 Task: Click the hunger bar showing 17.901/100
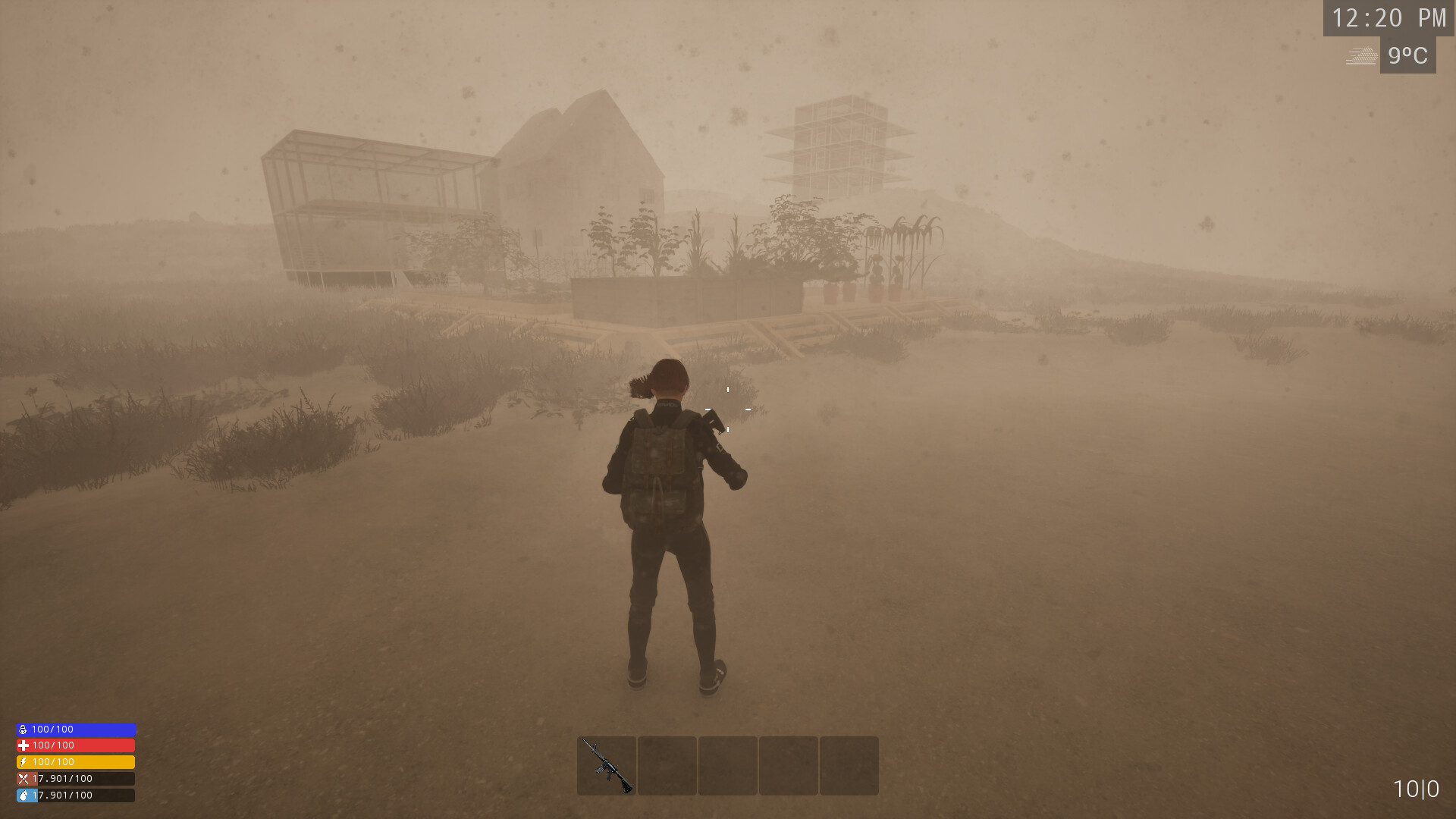tap(76, 778)
